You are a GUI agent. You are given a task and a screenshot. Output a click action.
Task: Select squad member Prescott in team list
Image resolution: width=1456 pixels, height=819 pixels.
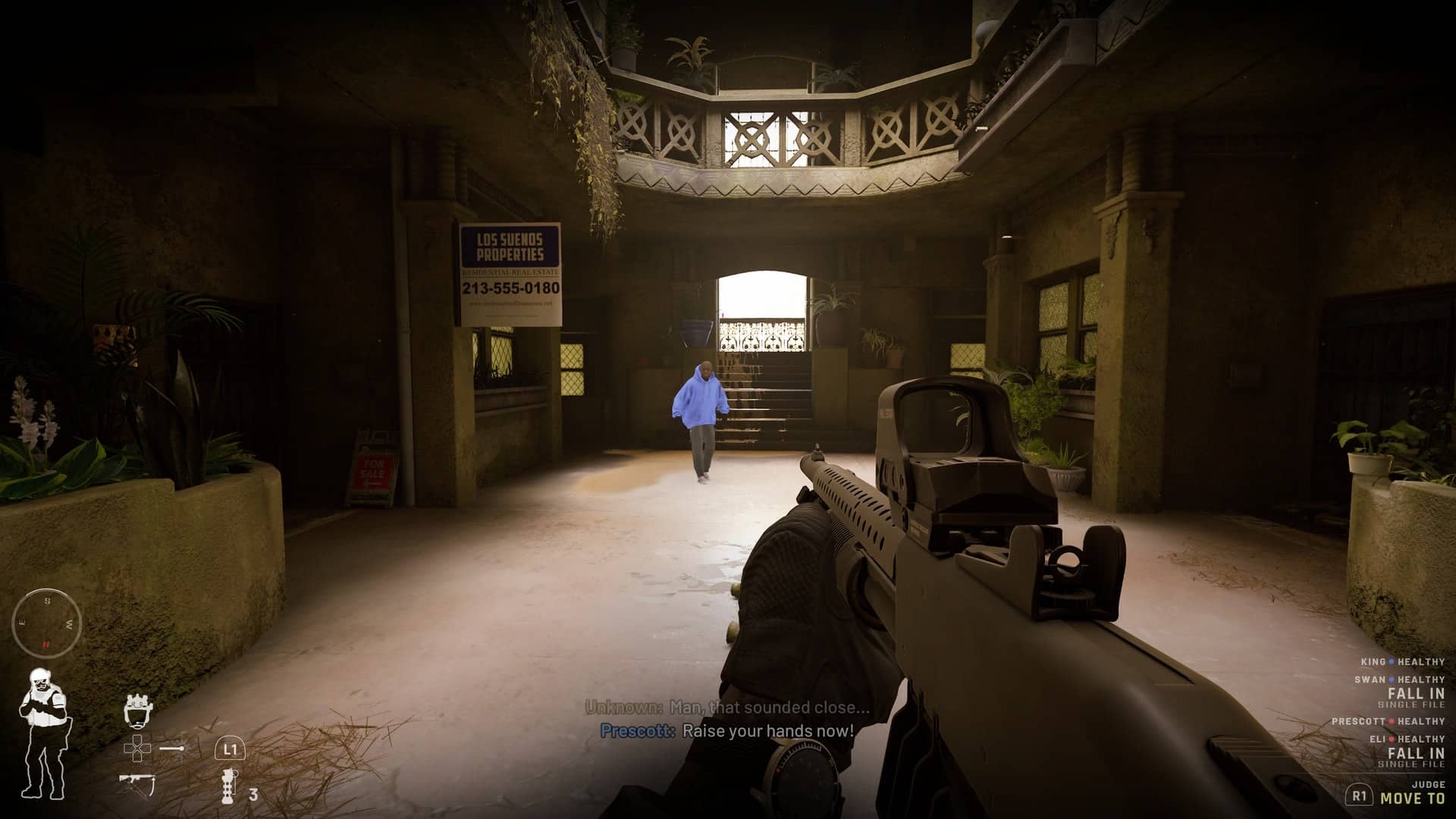point(1388,721)
